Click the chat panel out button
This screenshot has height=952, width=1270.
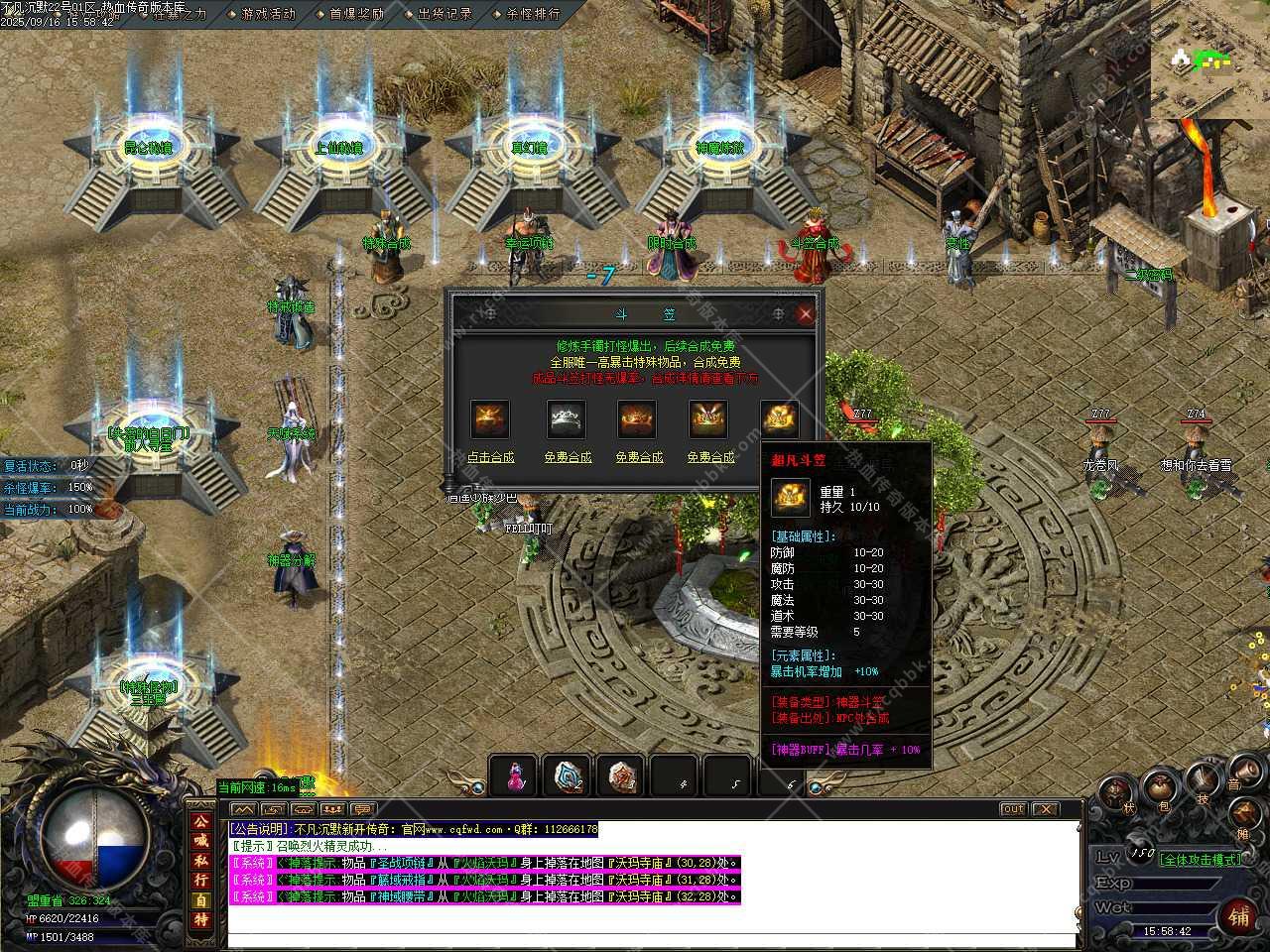[1012, 809]
